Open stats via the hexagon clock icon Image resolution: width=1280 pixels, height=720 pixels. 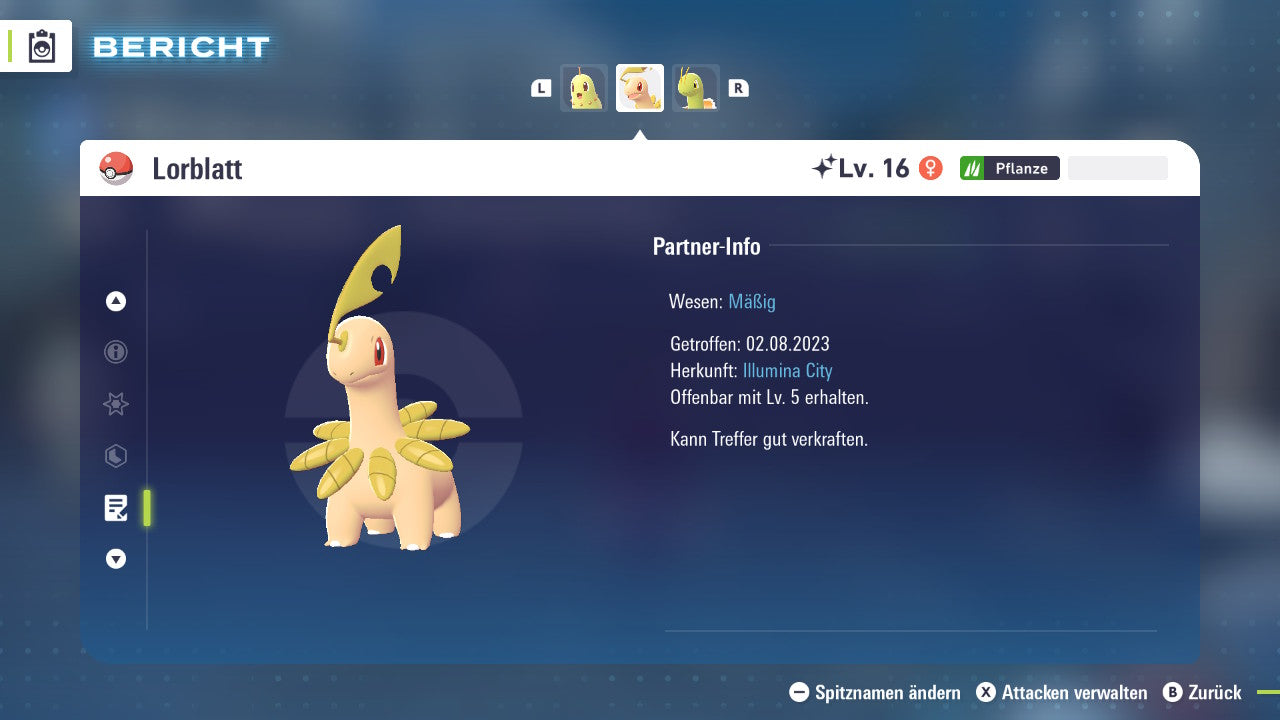116,456
